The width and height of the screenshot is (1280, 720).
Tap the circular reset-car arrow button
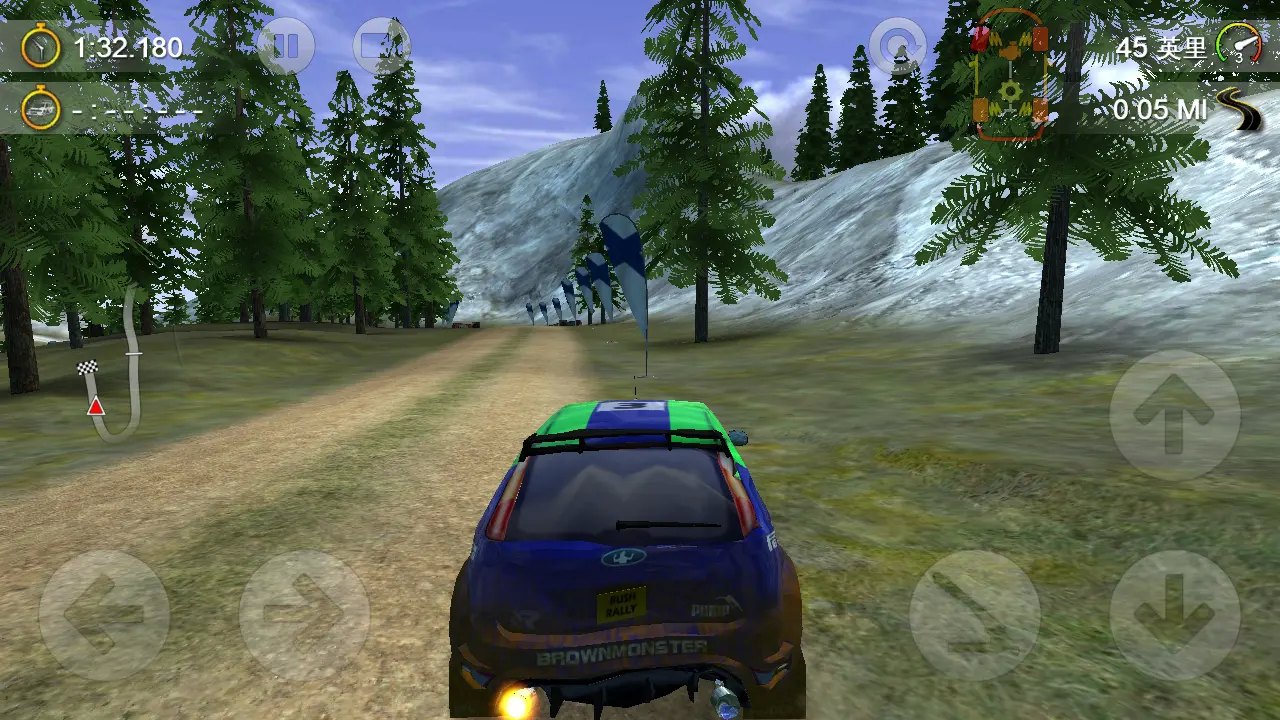click(x=897, y=46)
